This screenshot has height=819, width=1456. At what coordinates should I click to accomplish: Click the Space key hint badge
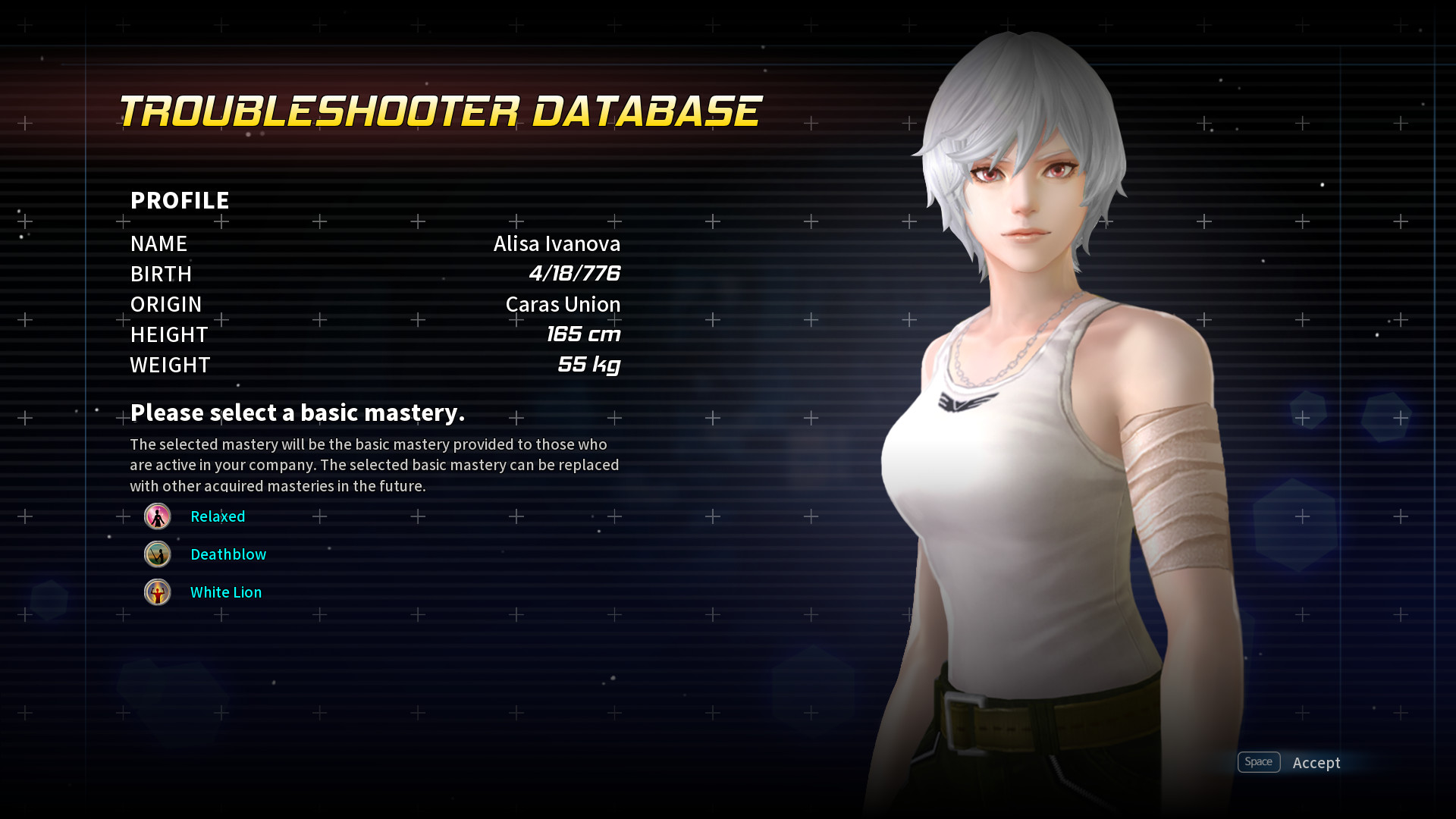(x=1259, y=762)
